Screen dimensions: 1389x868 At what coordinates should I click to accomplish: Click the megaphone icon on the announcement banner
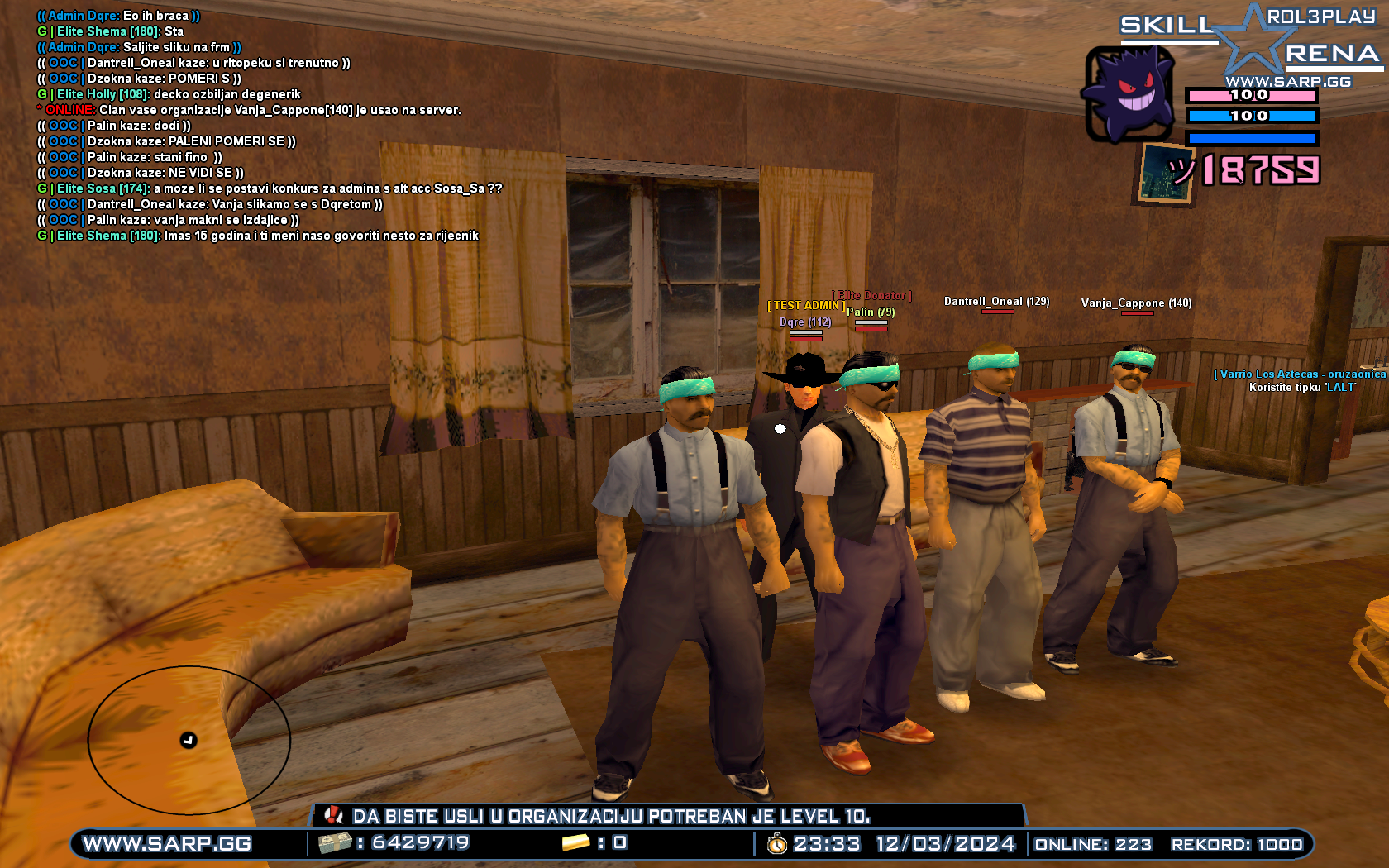point(334,816)
